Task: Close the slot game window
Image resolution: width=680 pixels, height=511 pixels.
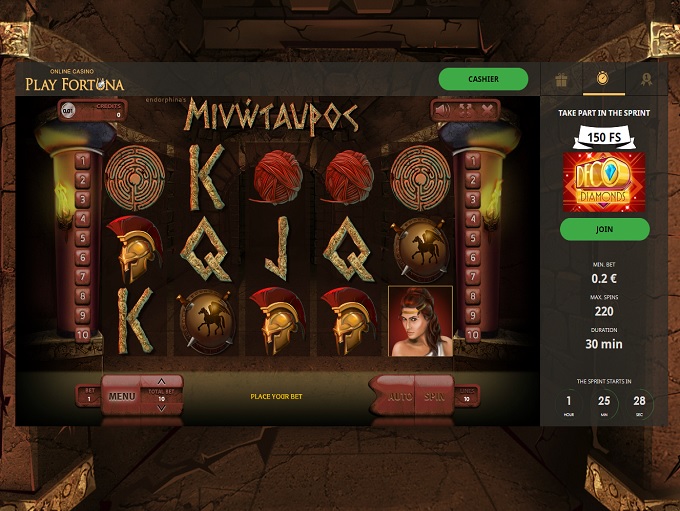Action: (486, 109)
